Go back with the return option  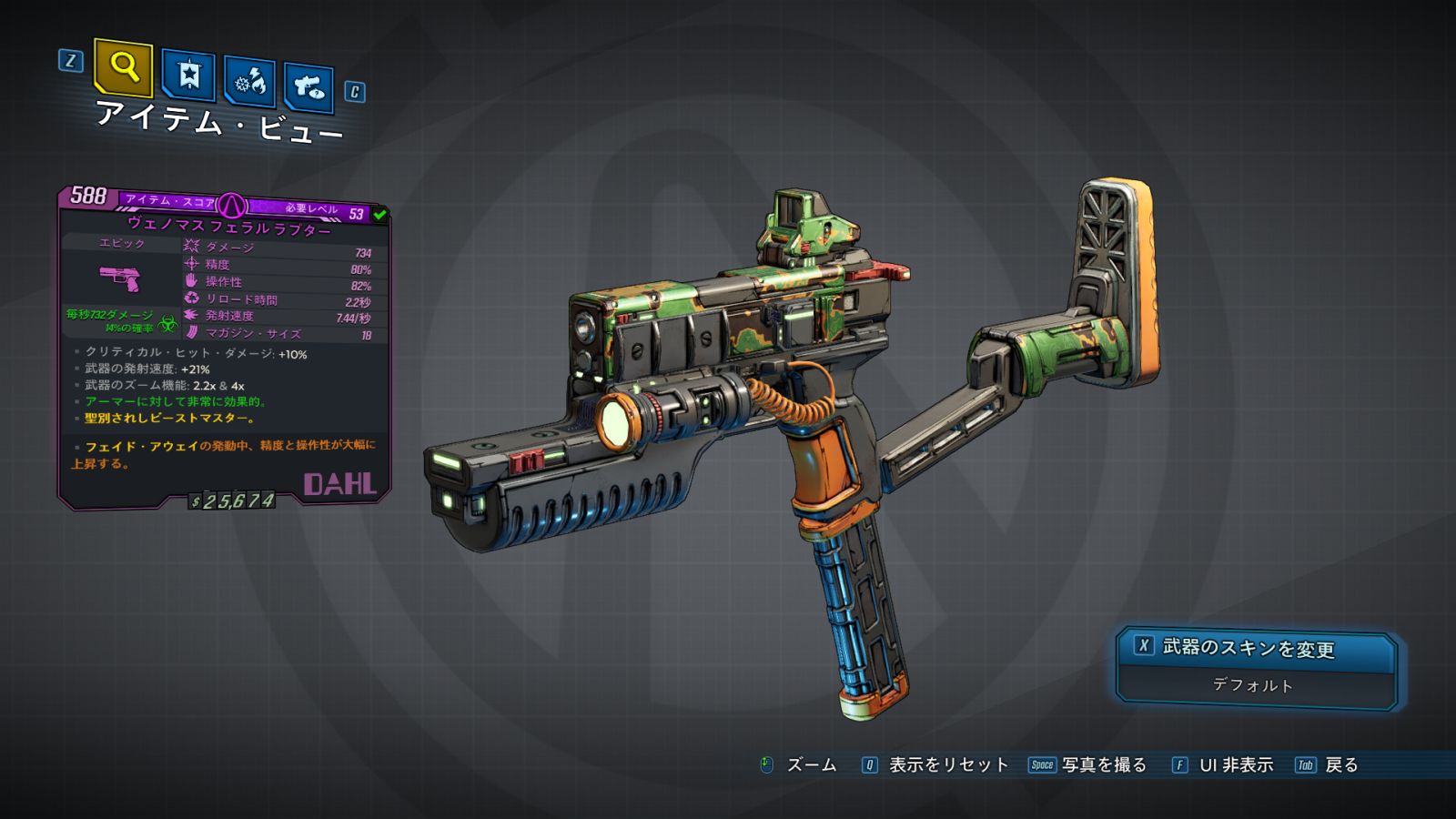coord(1340,765)
